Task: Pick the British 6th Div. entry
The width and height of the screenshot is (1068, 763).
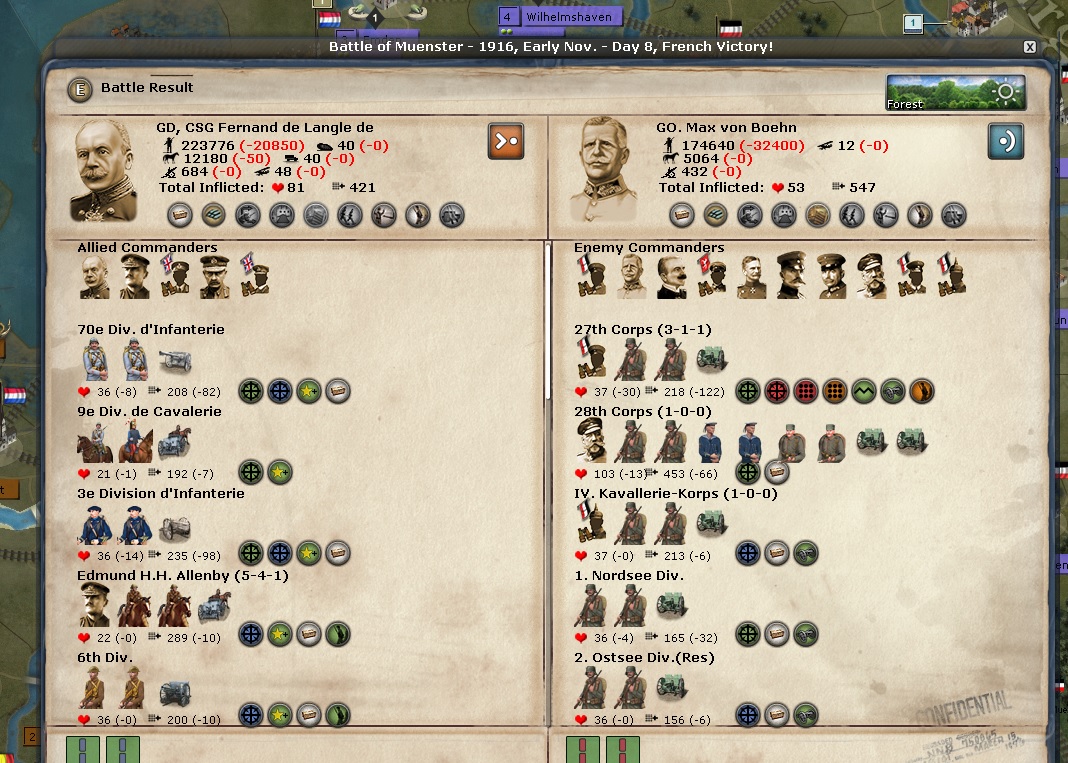Action: [105, 658]
